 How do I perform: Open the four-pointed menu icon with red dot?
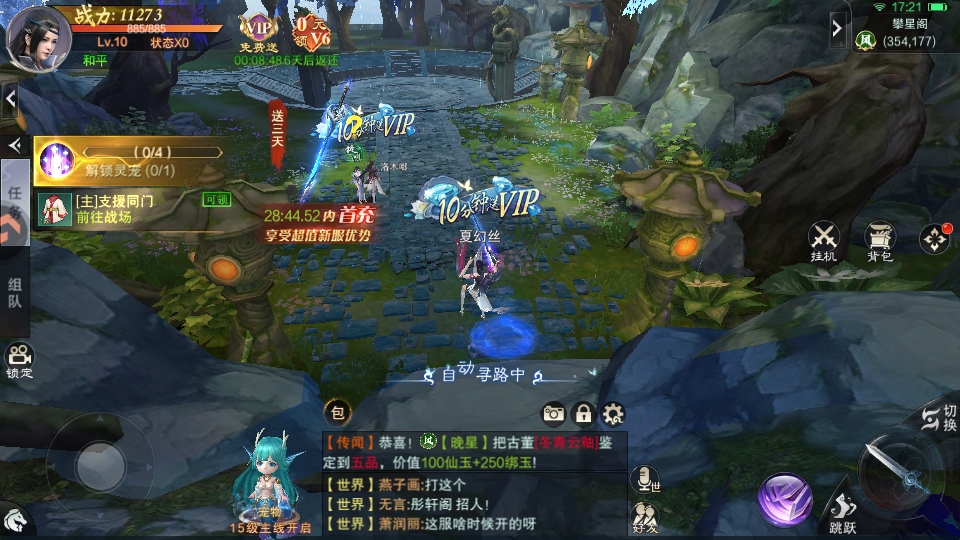click(x=934, y=239)
